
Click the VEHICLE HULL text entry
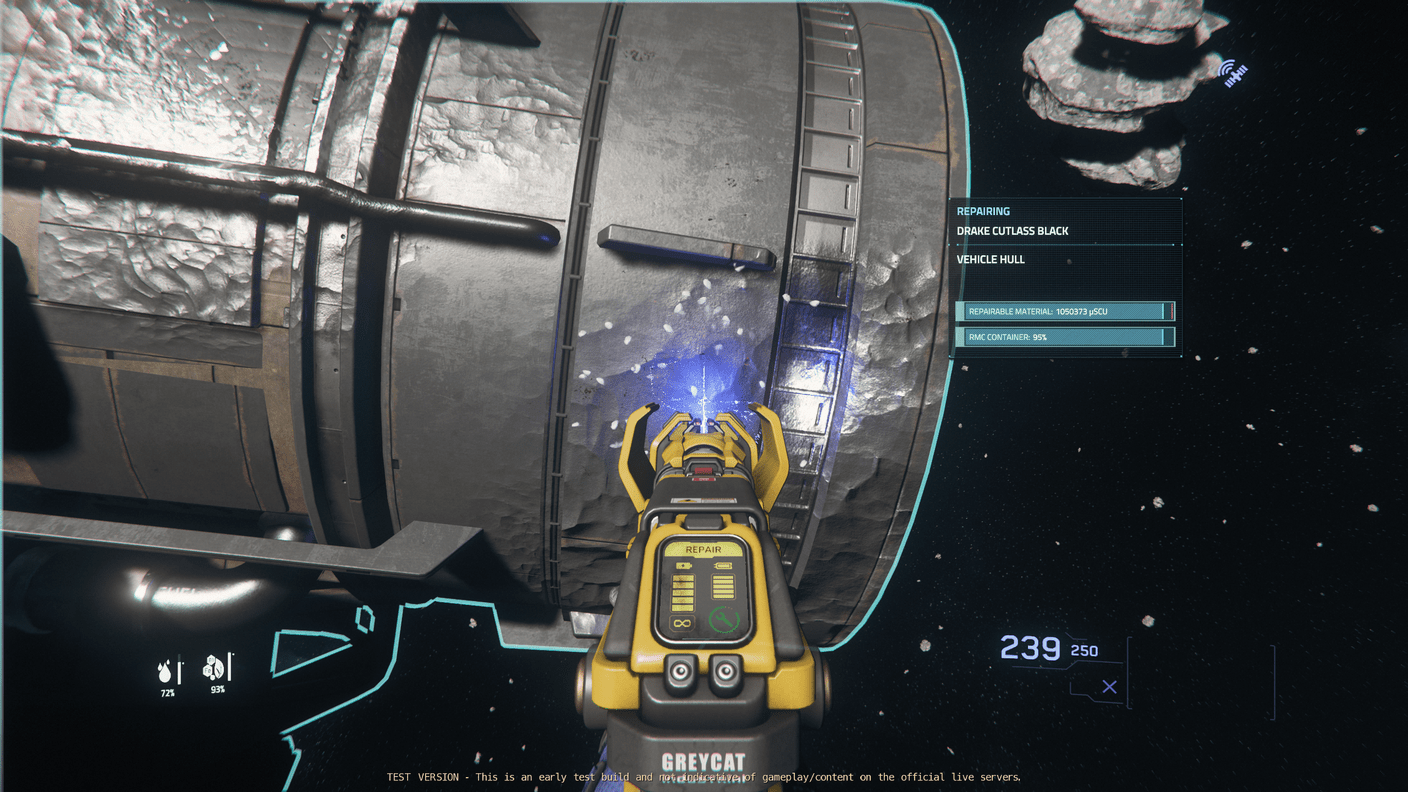coord(989,258)
